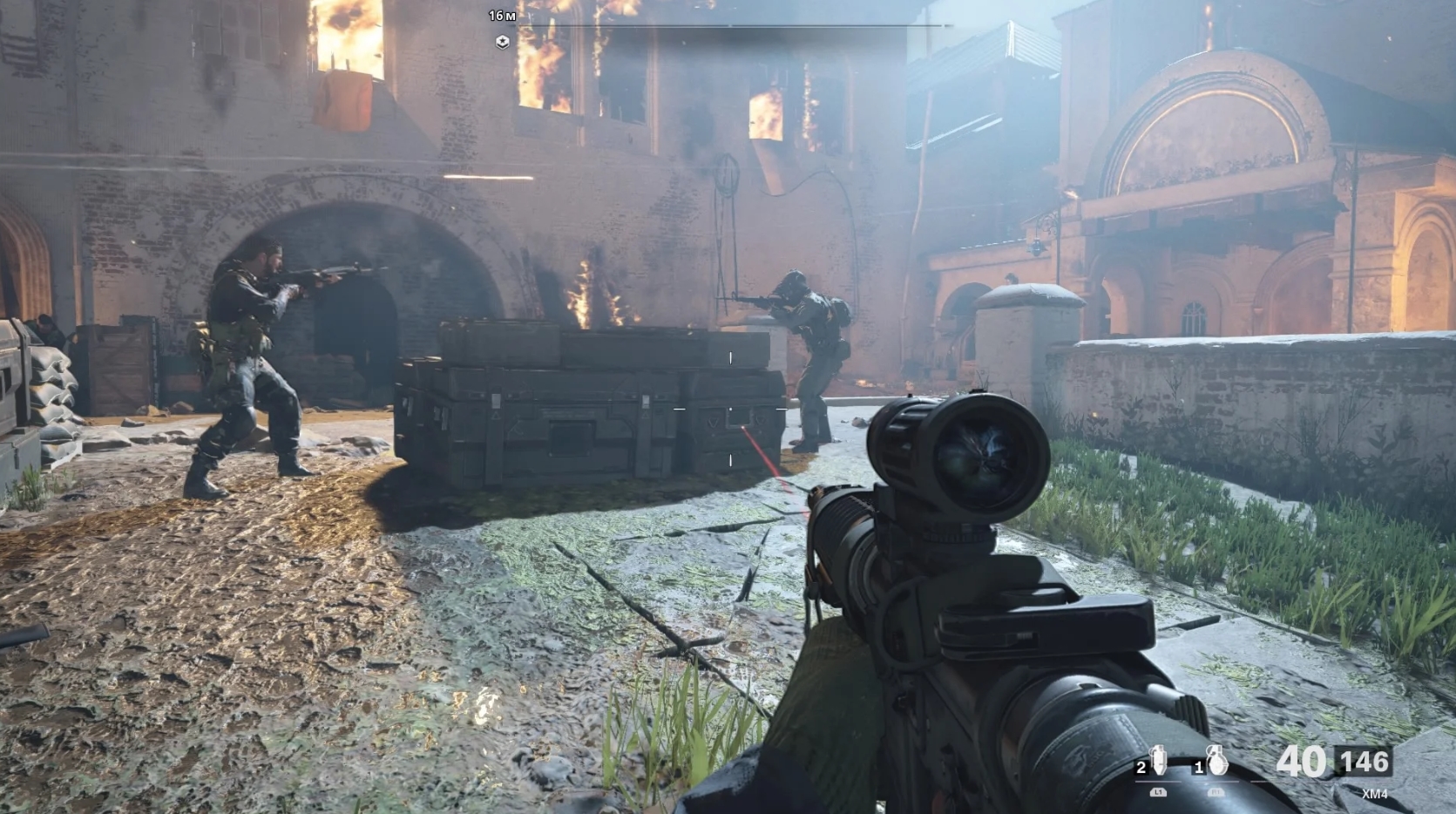This screenshot has height=814, width=1456.
Task: Click the crosshair dot at screen center
Action: pos(728,407)
